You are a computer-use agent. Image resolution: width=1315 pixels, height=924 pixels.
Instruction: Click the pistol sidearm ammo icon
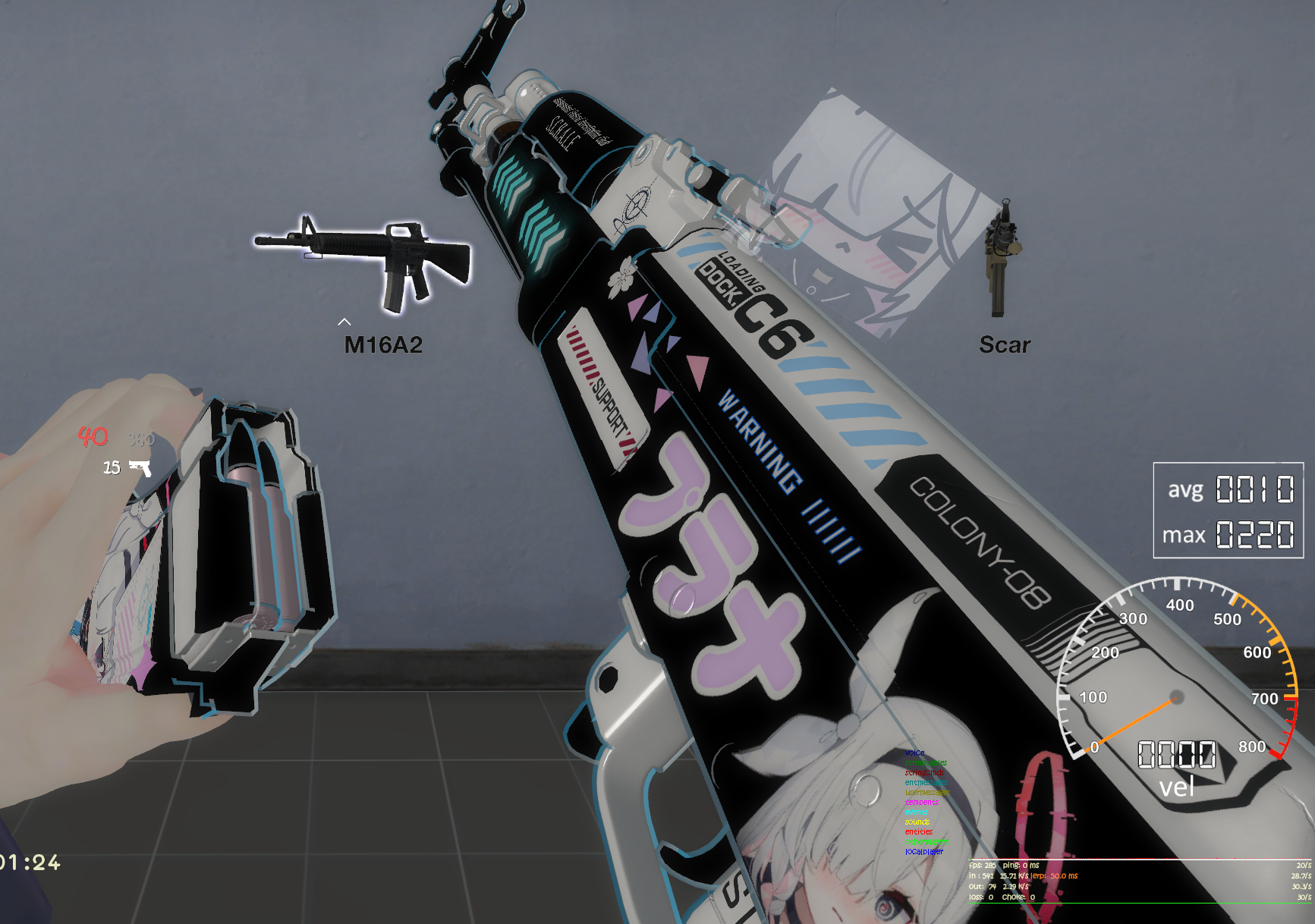click(140, 467)
